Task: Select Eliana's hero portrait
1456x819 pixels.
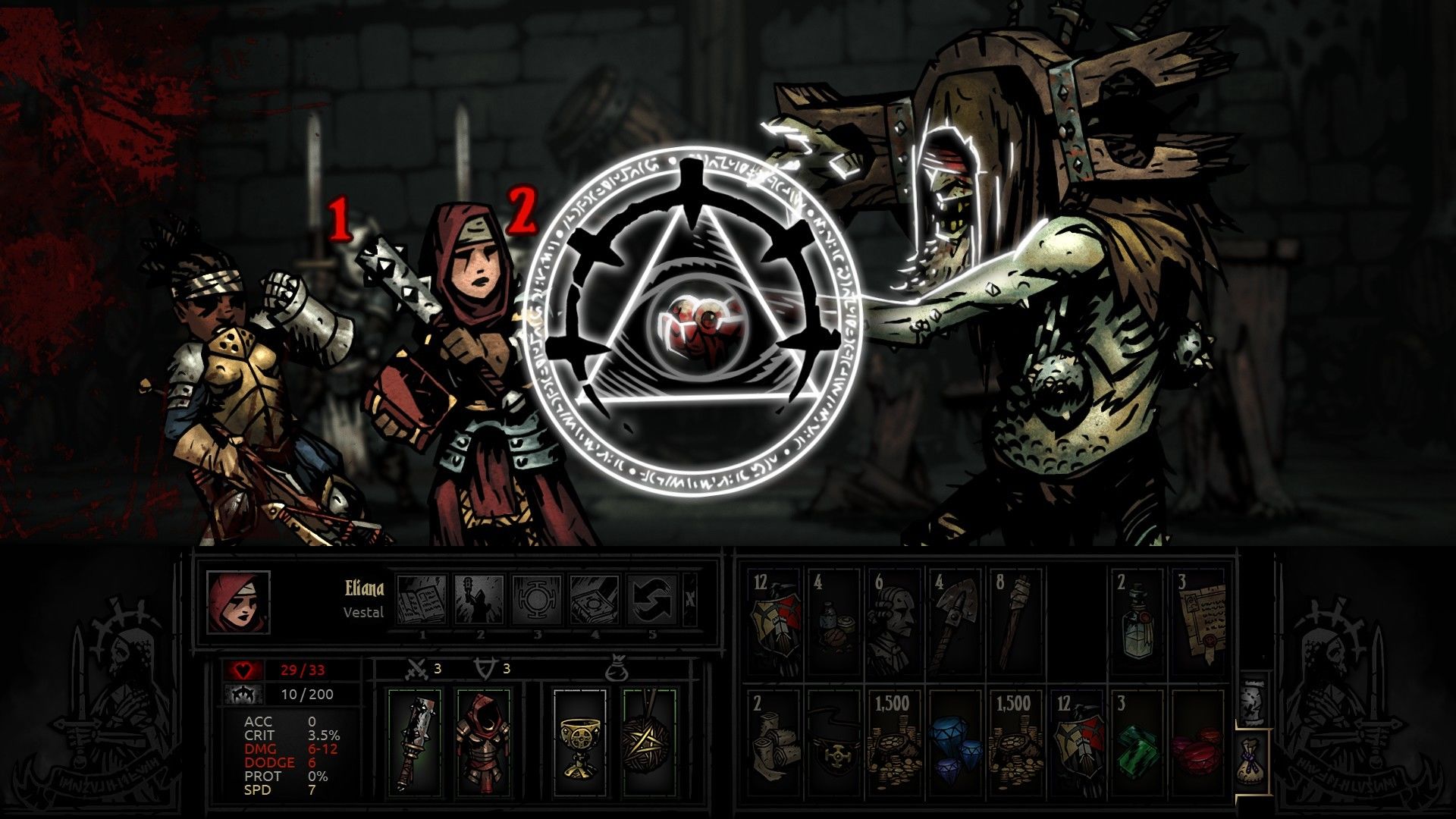Action: tap(238, 602)
